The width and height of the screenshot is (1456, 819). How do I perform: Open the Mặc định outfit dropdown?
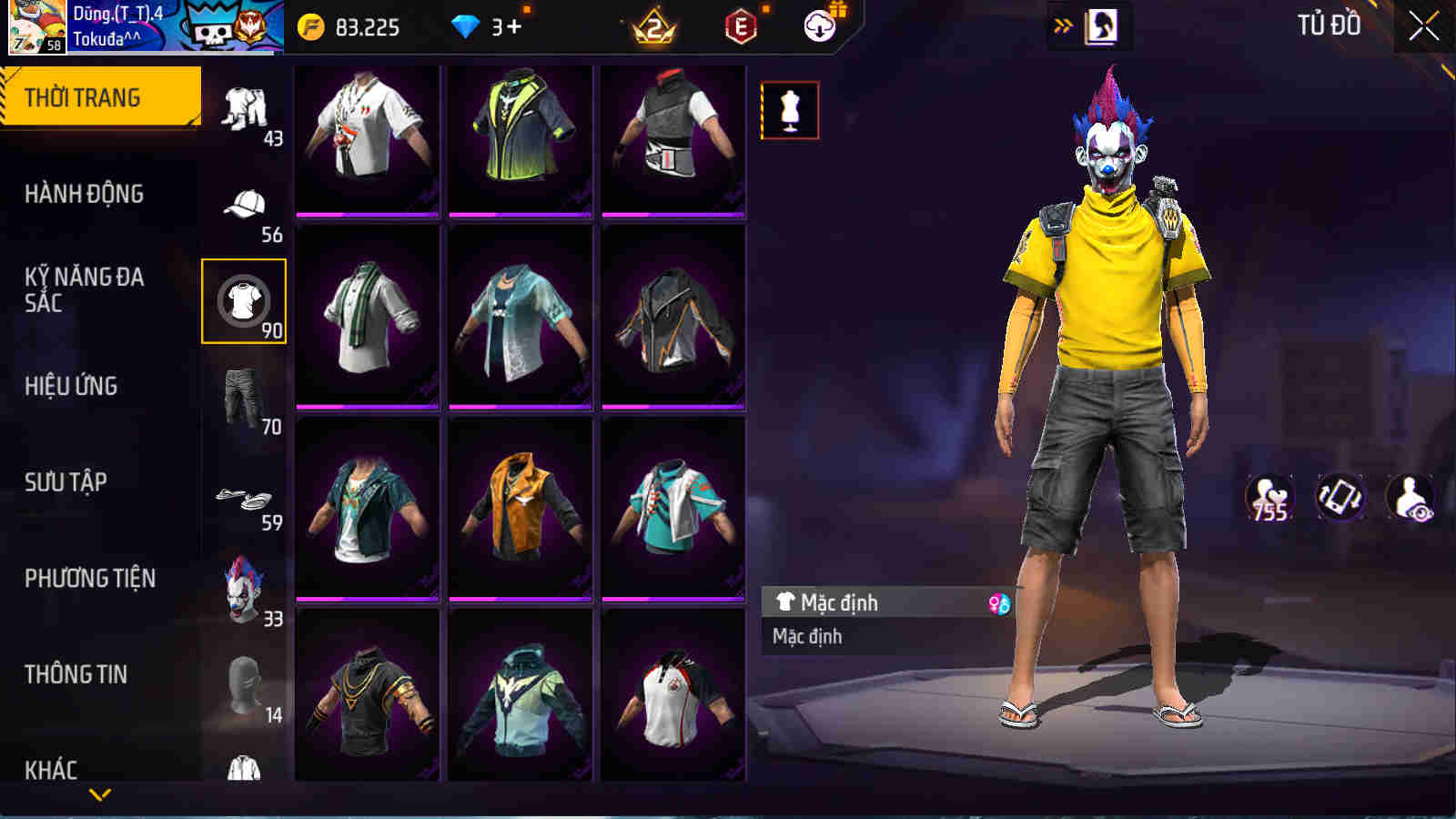tap(874, 602)
